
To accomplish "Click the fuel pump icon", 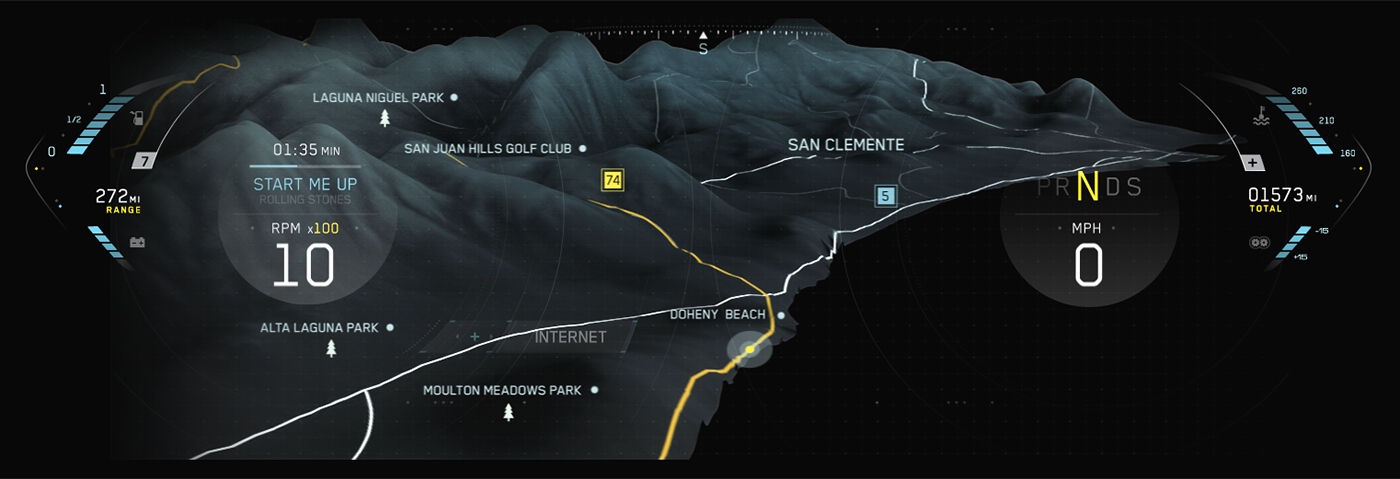I will pyautogui.click(x=138, y=118).
